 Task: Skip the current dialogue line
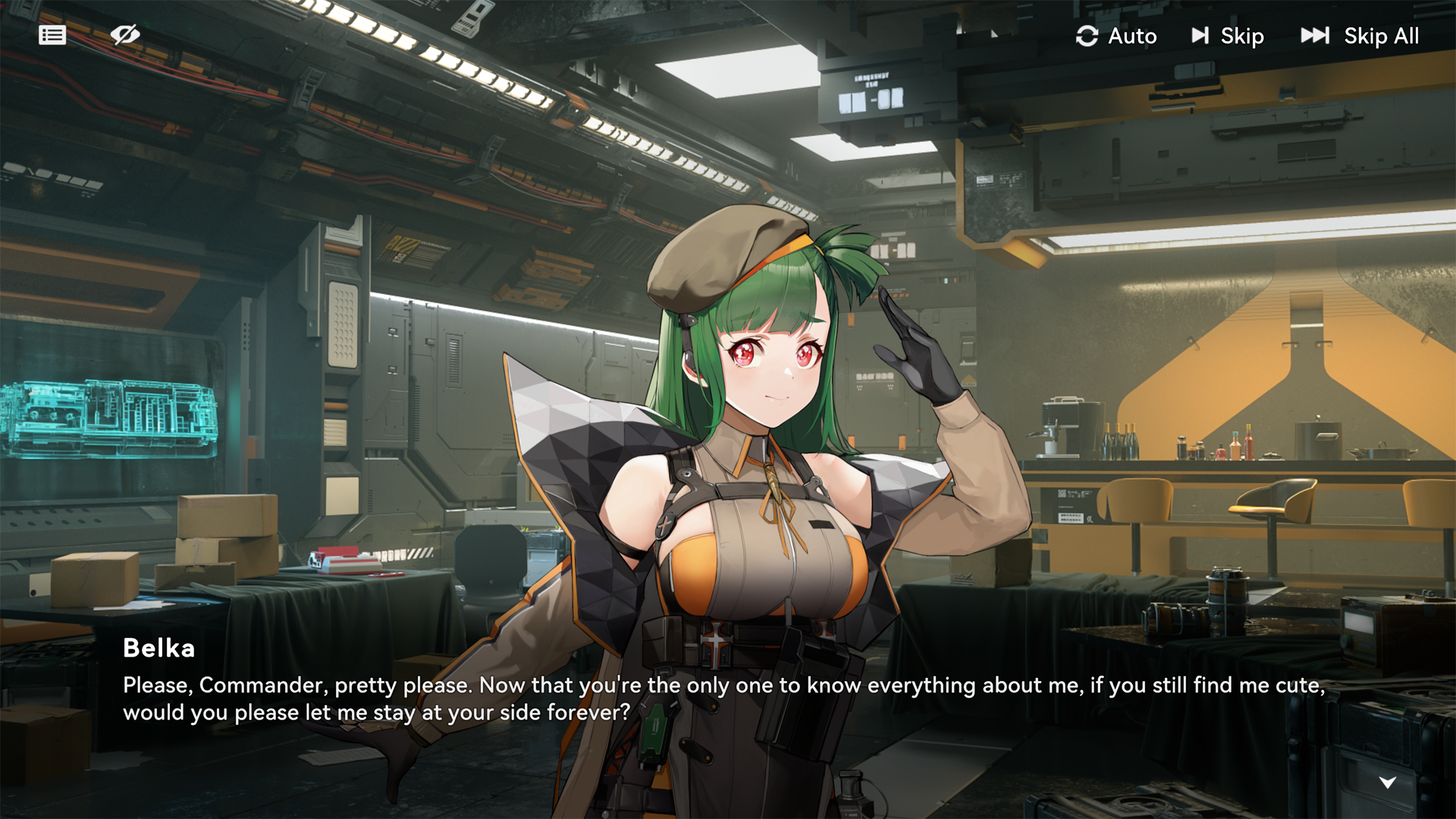pos(1227,36)
